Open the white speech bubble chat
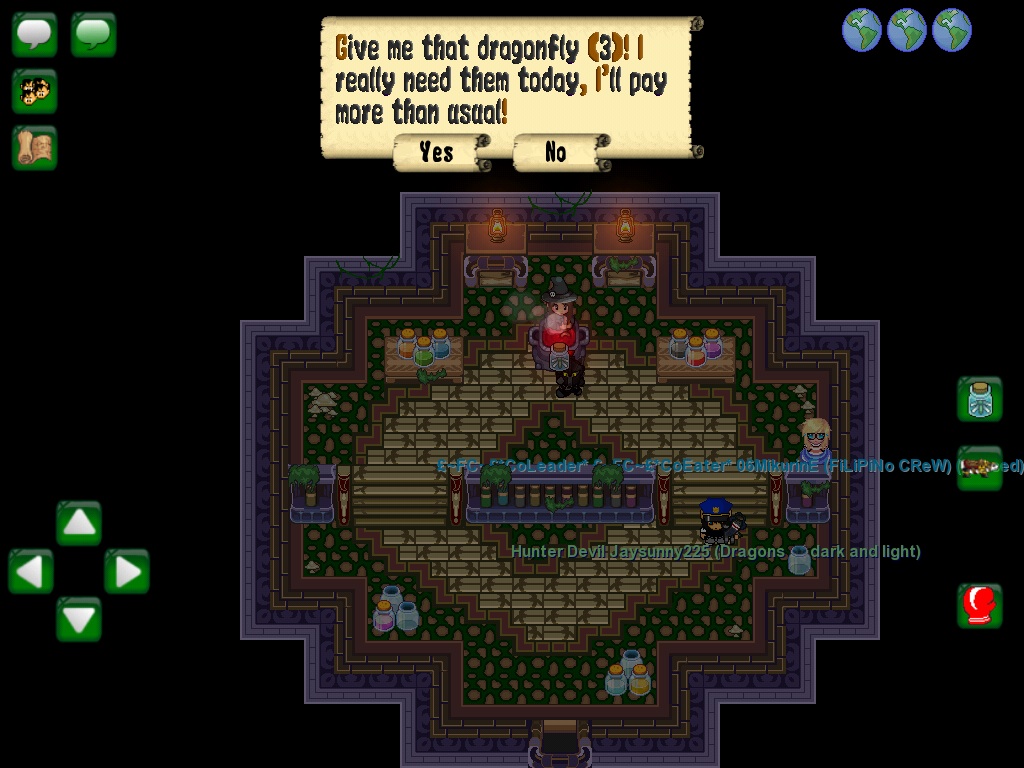The width and height of the screenshot is (1024, 768). click(35, 34)
